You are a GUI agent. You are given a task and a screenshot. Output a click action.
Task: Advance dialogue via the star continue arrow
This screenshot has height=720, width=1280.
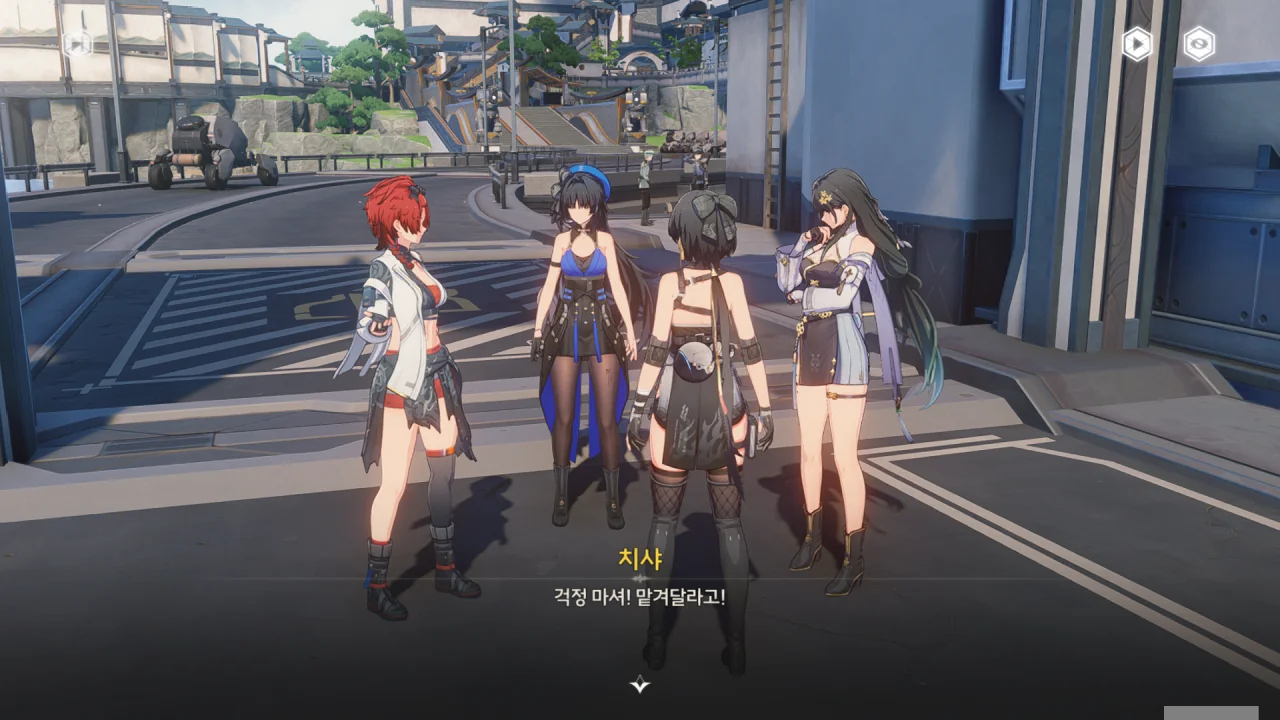click(640, 684)
